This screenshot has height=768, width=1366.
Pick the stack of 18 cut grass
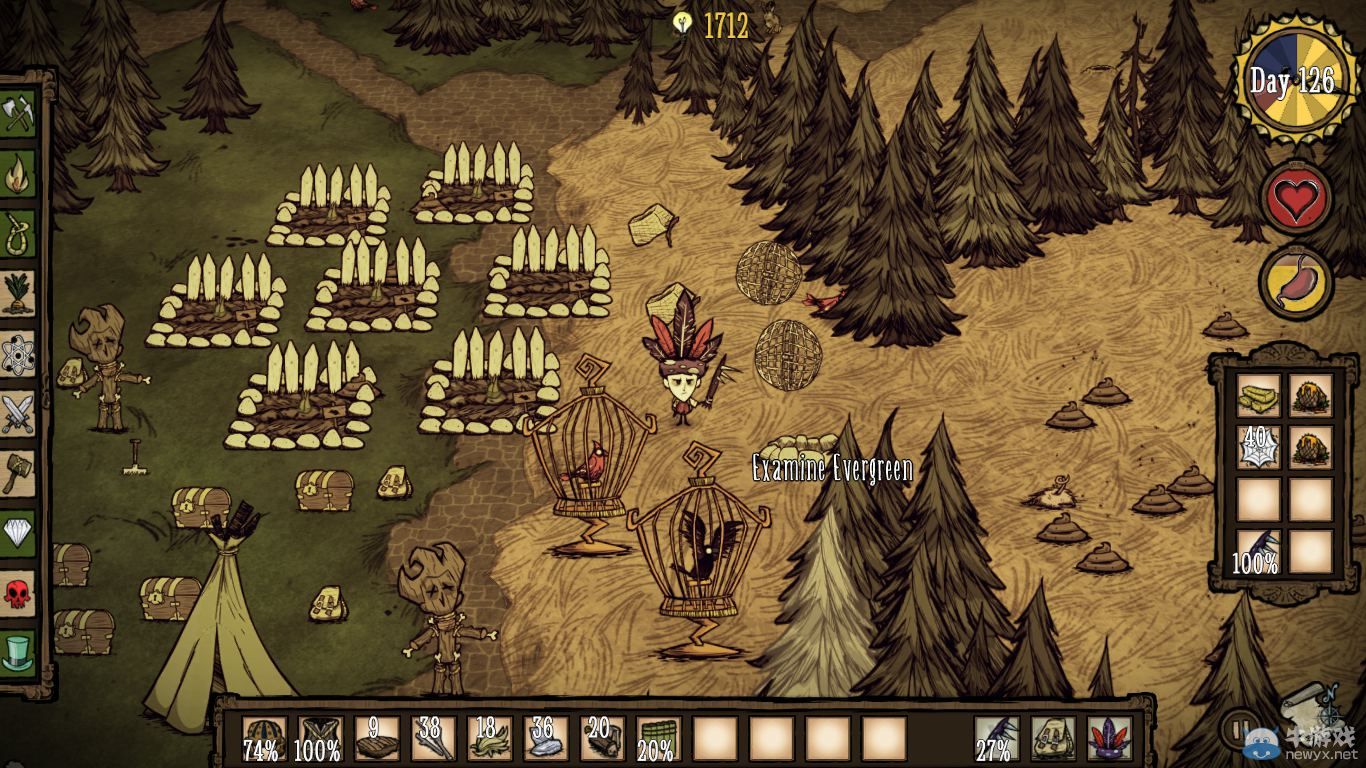[x=489, y=738]
